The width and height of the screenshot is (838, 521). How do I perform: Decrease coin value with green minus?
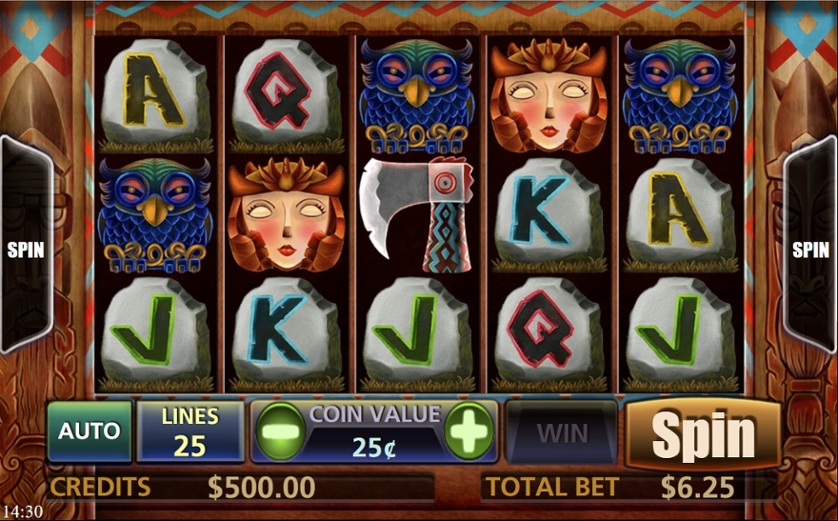[x=279, y=432]
